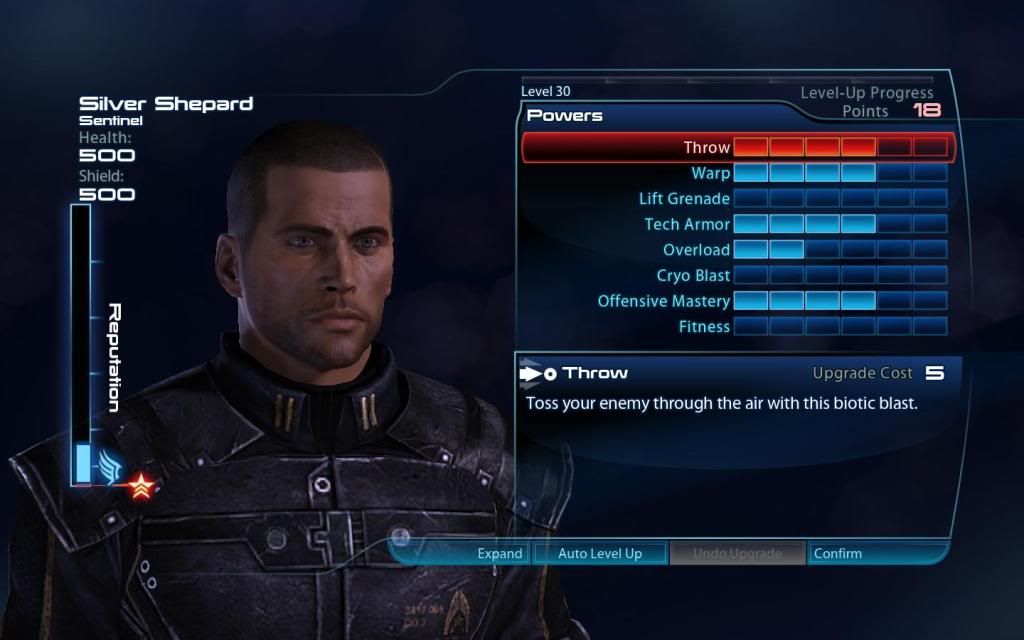Select the Cryo Blast power
Viewport: 1024px width, 640px height.
[693, 275]
